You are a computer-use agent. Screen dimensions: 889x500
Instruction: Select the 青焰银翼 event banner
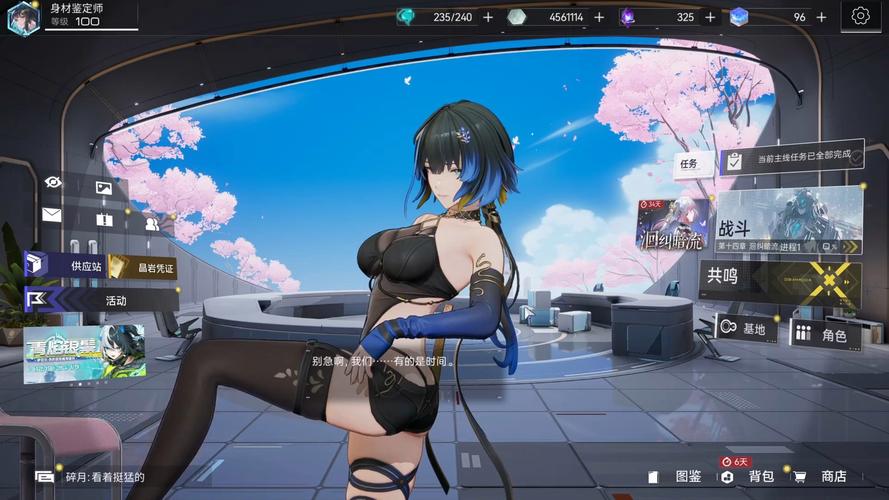(84, 354)
